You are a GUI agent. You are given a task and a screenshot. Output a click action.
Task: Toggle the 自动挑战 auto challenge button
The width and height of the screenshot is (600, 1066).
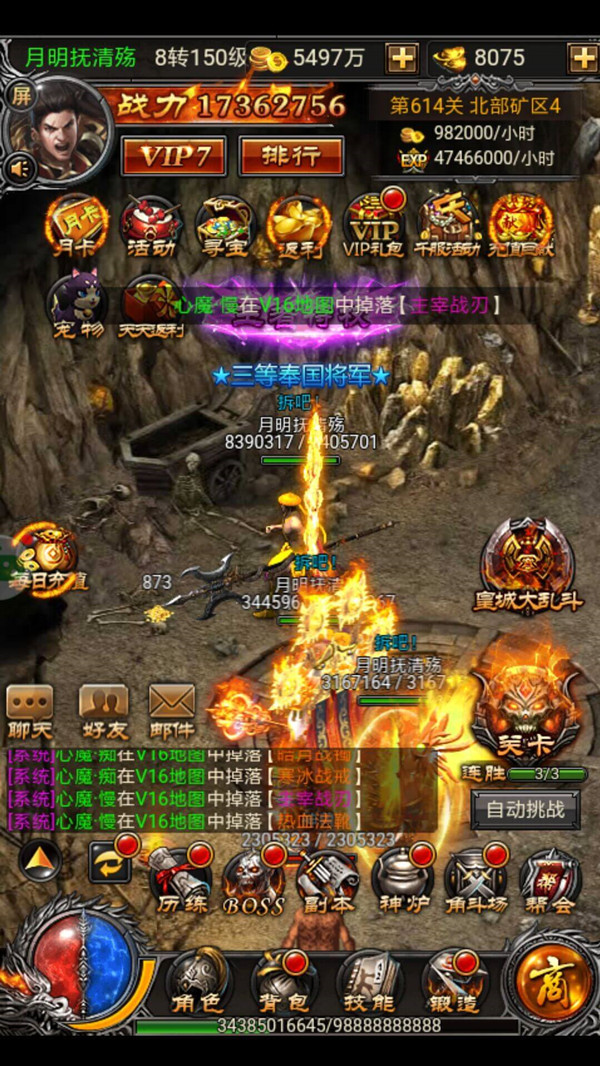[x=525, y=809]
